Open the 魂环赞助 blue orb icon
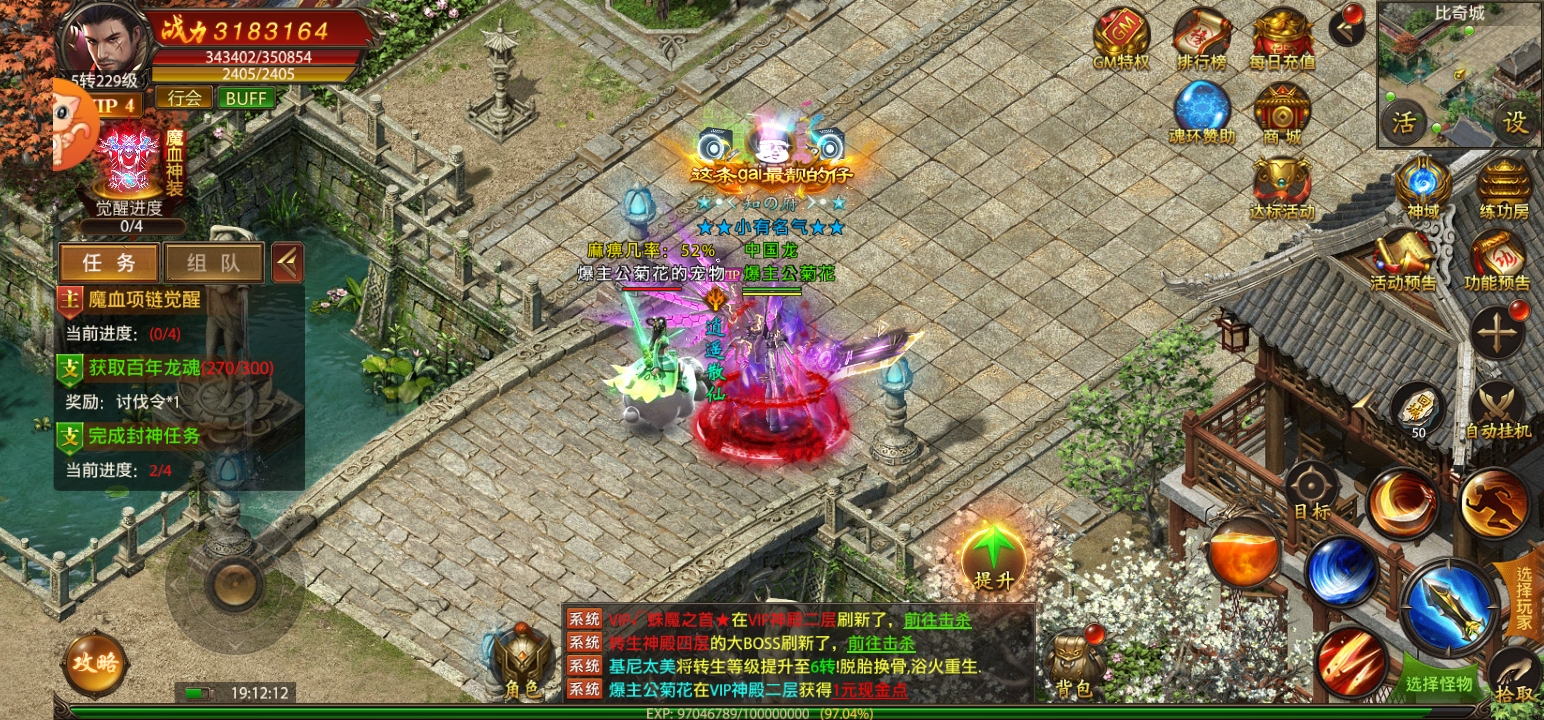 [1201, 109]
